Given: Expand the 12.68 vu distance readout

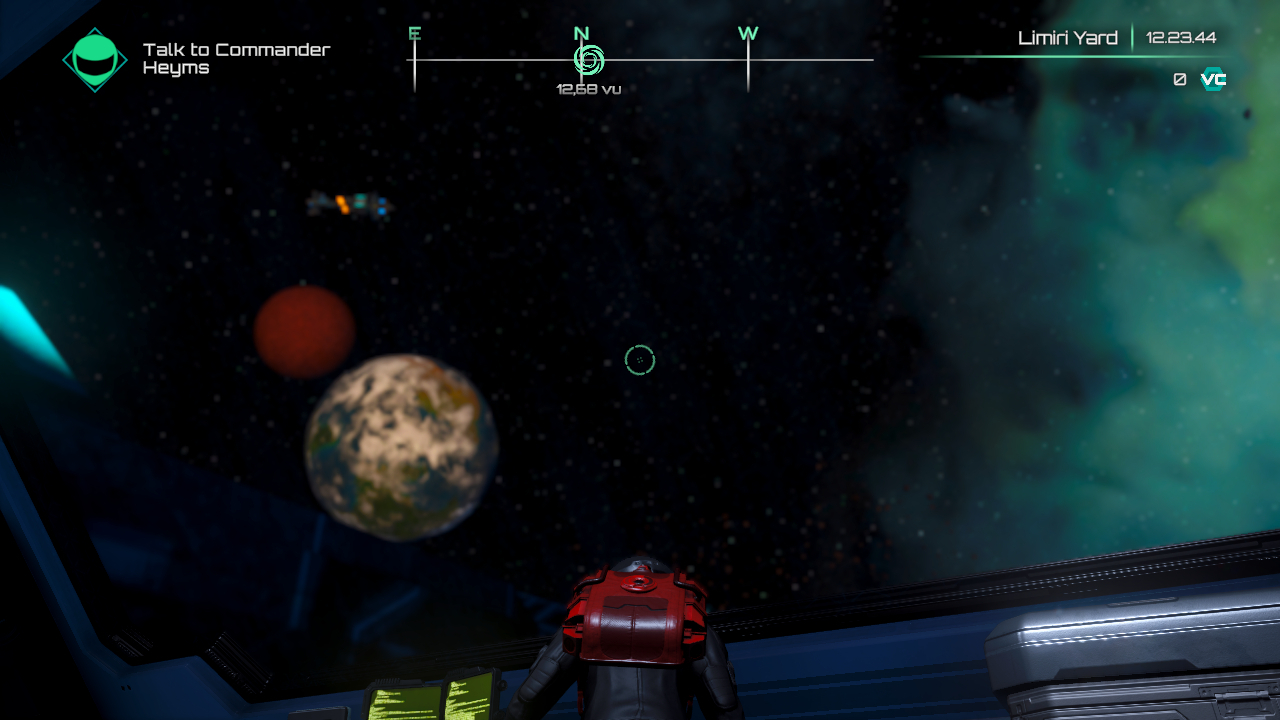Looking at the screenshot, I should 588,88.
